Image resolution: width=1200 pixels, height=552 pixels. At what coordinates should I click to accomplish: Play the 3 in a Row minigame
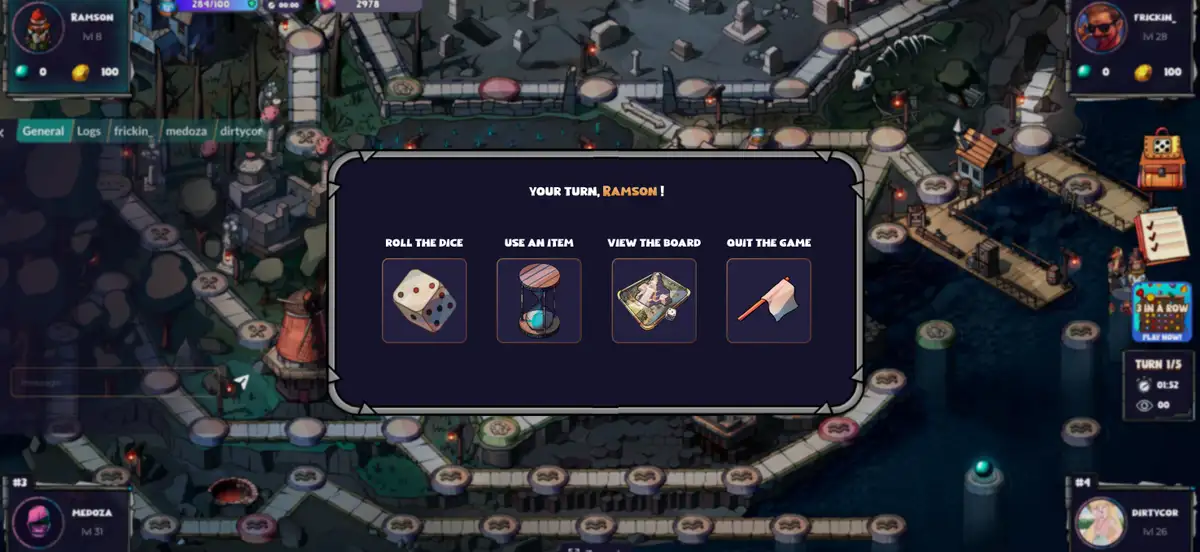(x=1161, y=312)
